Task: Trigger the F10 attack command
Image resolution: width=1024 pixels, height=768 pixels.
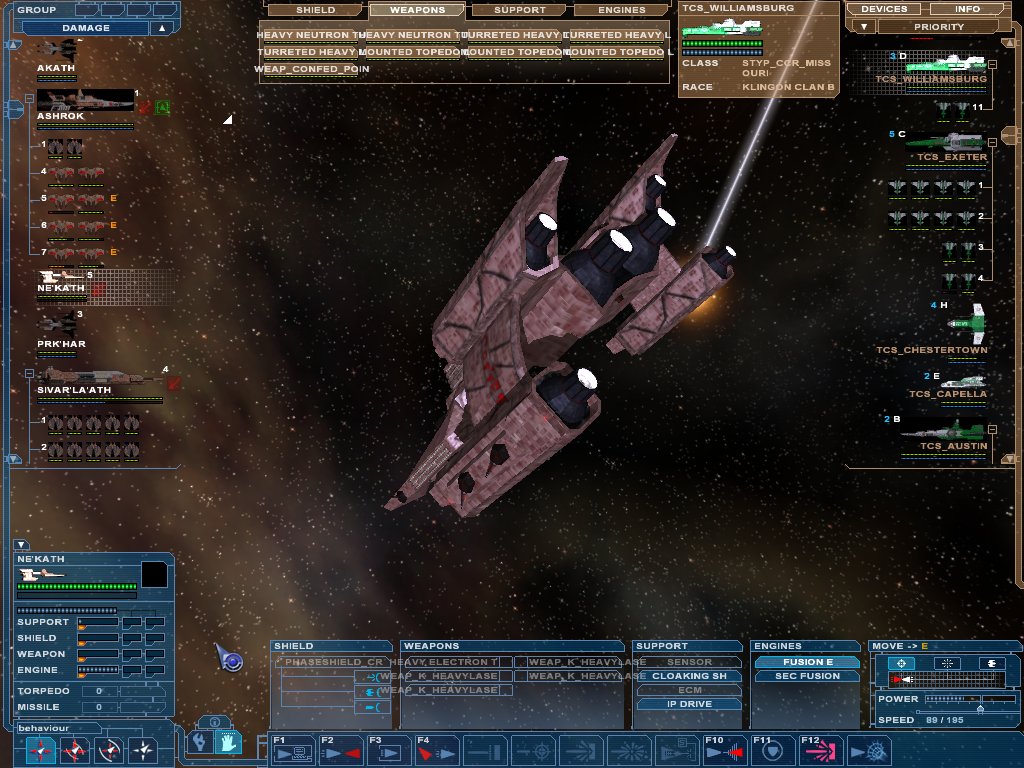Action: 725,750
